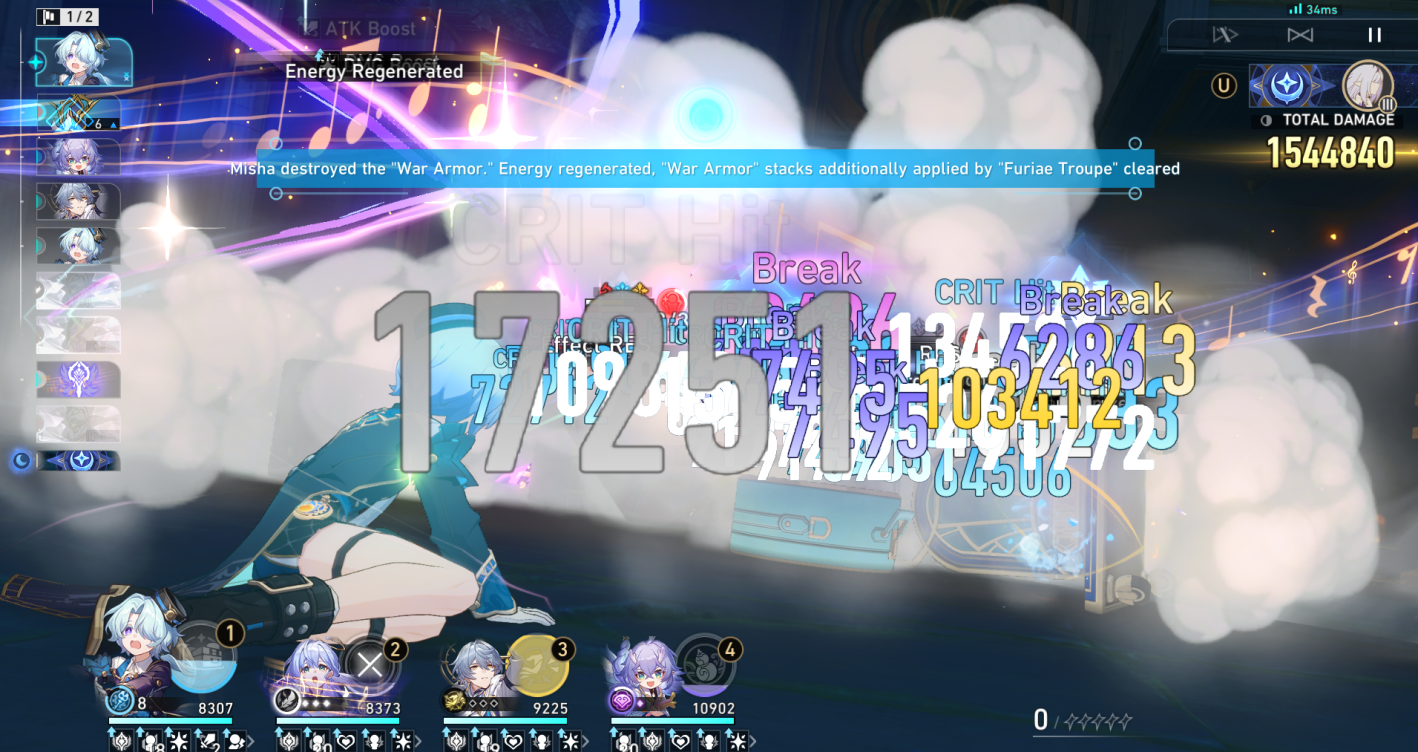Enable auto-battle mode
Viewport: 1418px width, 752px height.
(x=1226, y=34)
